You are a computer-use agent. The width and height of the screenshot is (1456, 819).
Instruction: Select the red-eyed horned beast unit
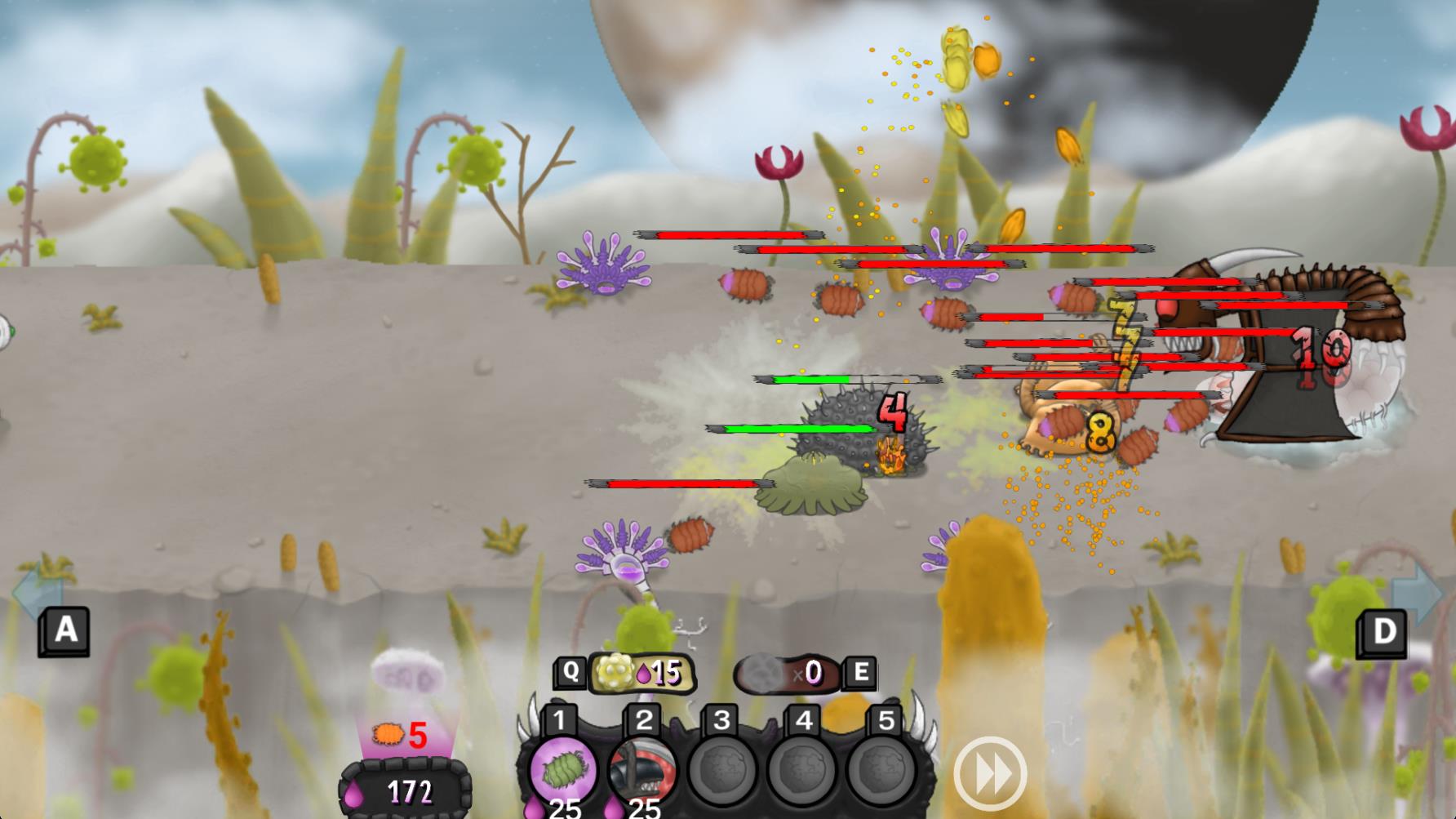(642, 768)
